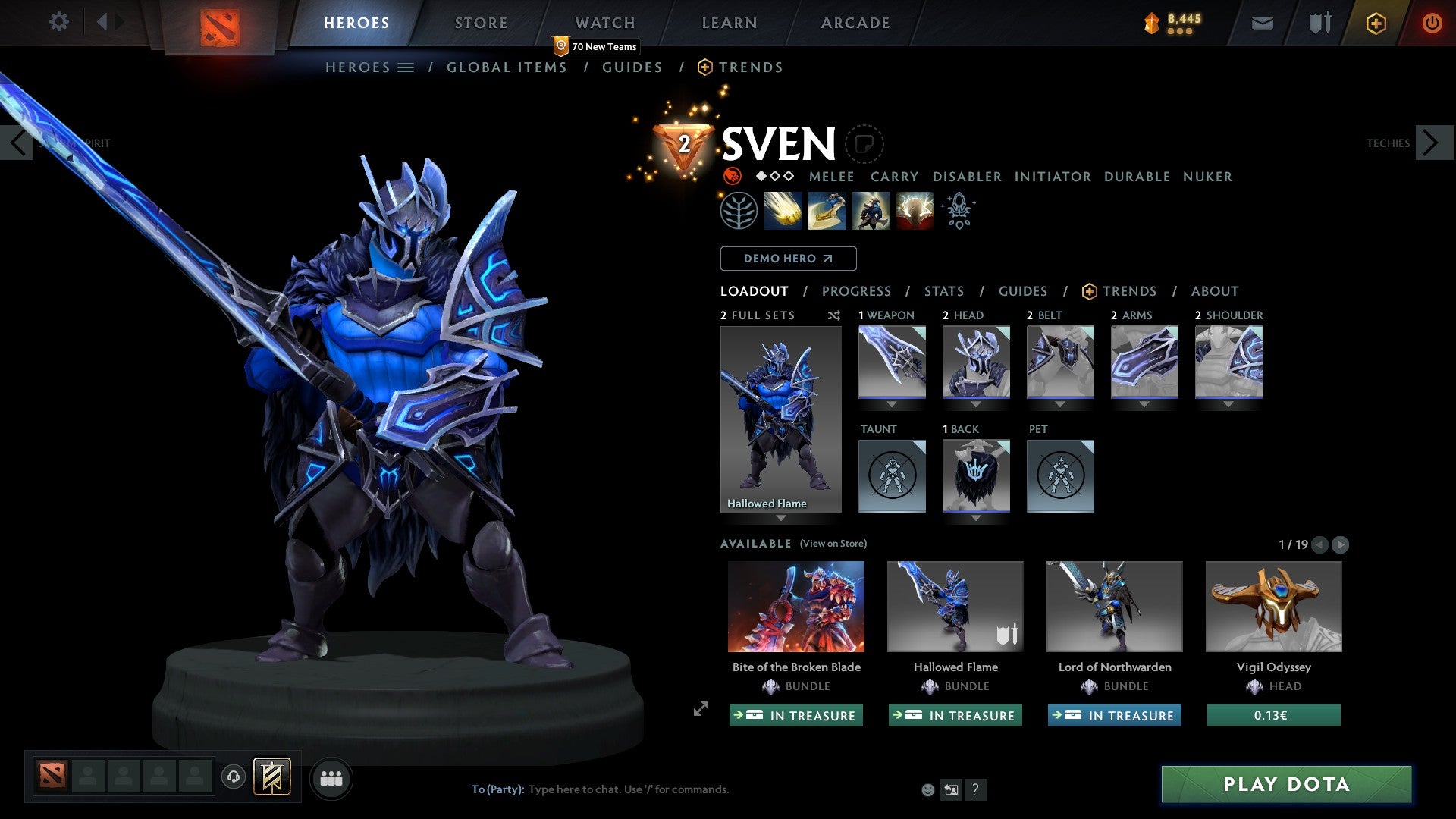
Task: Open the Talent Tree icon for Sven
Action: click(739, 210)
